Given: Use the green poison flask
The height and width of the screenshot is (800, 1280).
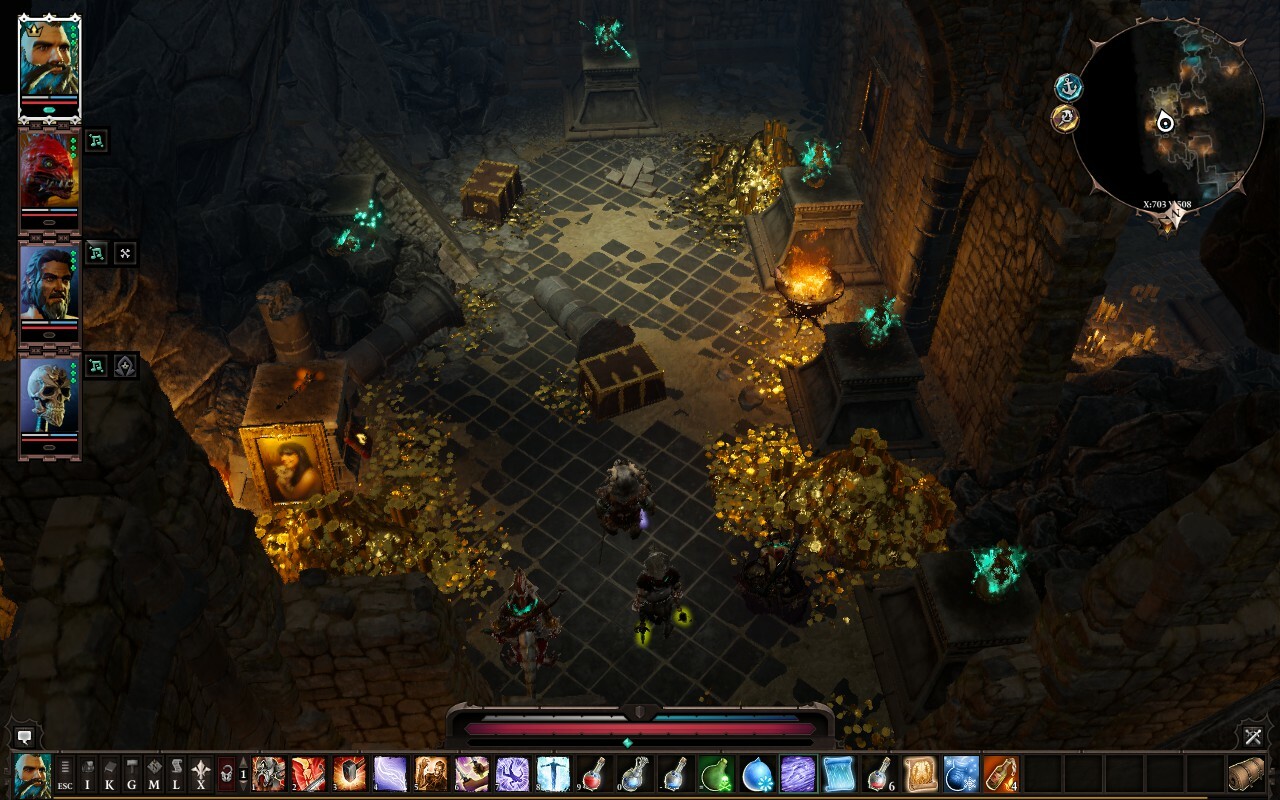Looking at the screenshot, I should 715,774.
